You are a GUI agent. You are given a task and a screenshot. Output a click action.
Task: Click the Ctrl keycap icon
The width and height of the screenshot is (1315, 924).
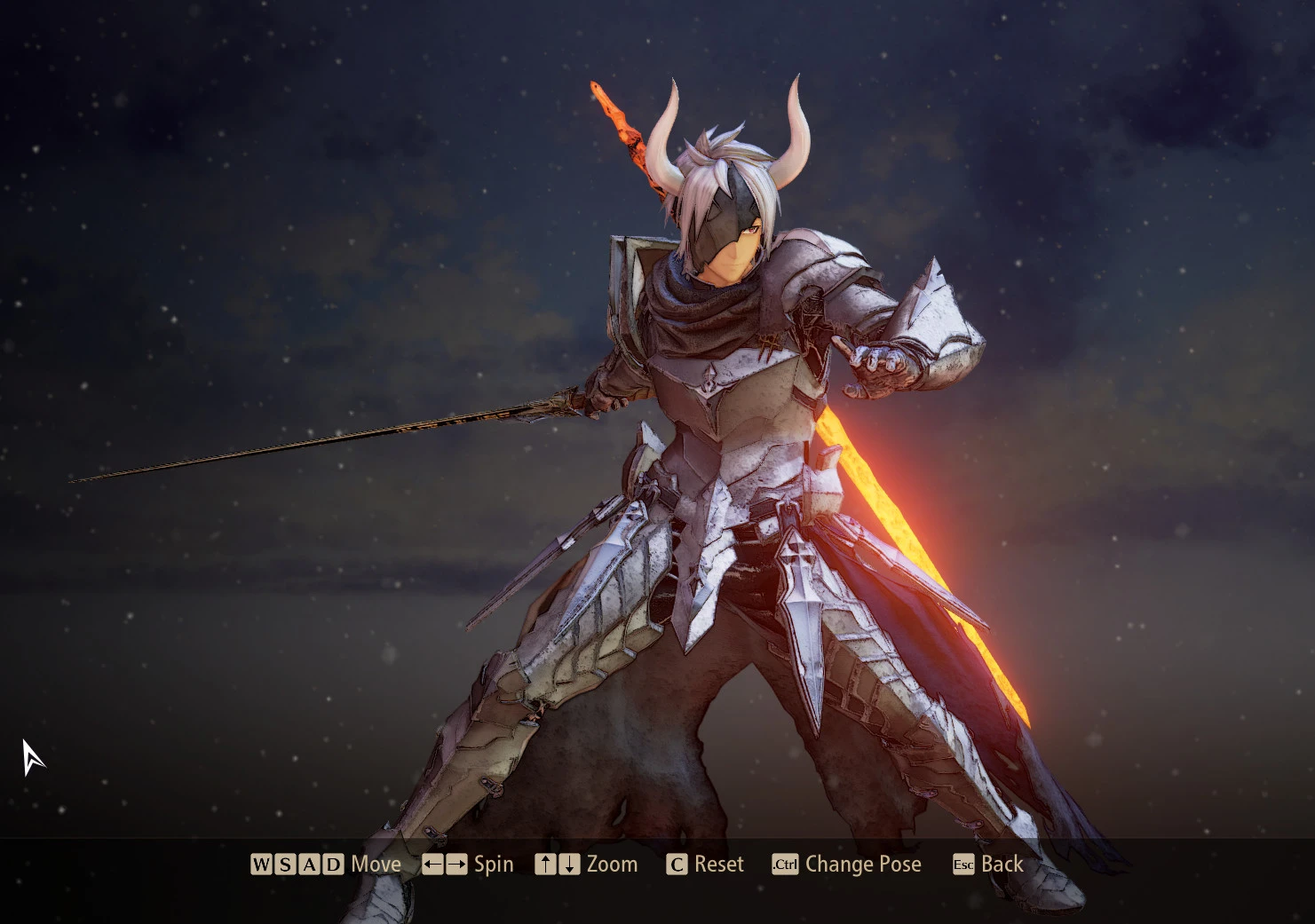pos(785,864)
